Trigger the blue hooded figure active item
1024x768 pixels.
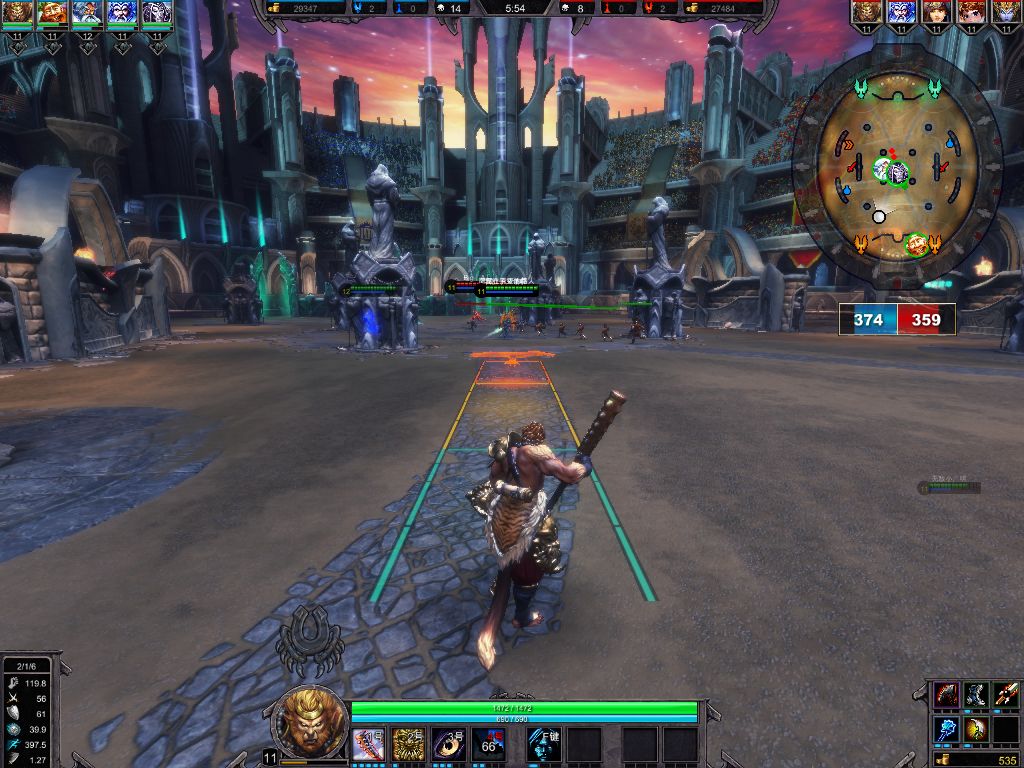coord(543,745)
